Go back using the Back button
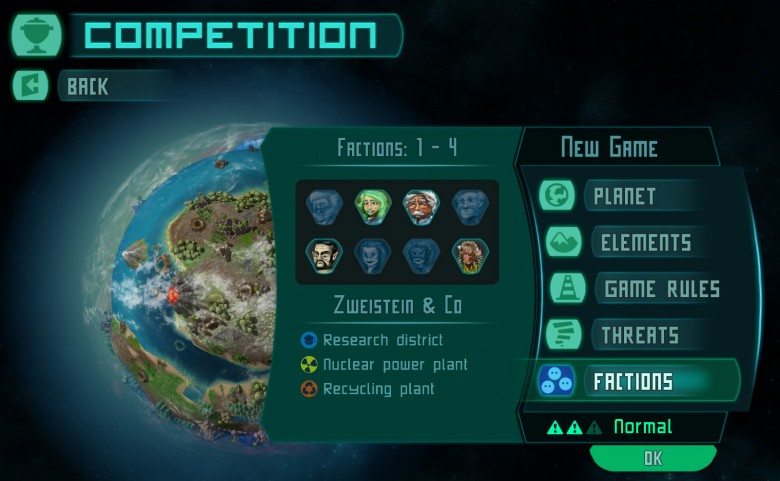This screenshot has width=780, height=481. pyautogui.click(x=90, y=86)
